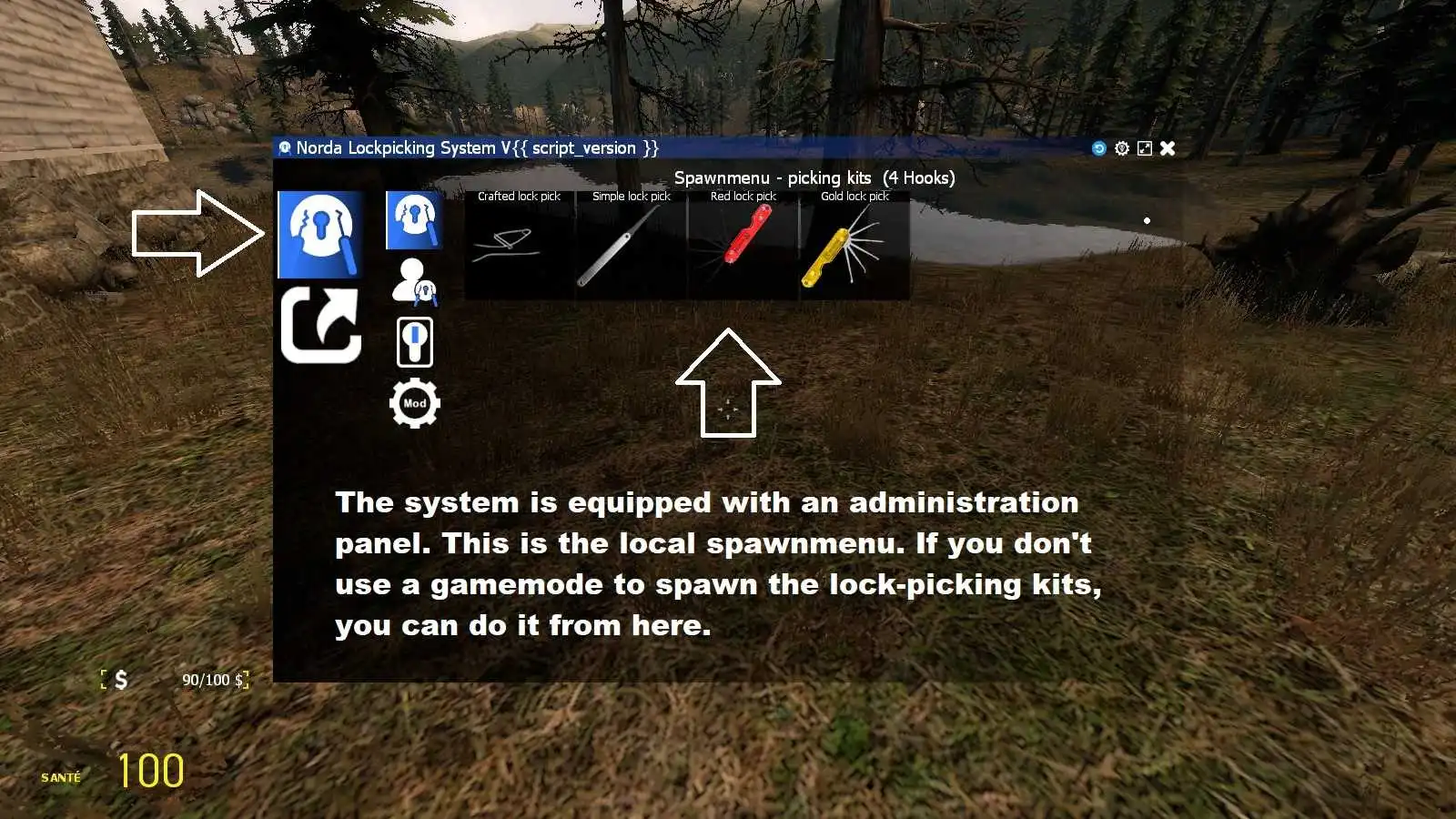Toggle the Mod configuration gear
The height and width of the screenshot is (819, 1456).
point(414,403)
